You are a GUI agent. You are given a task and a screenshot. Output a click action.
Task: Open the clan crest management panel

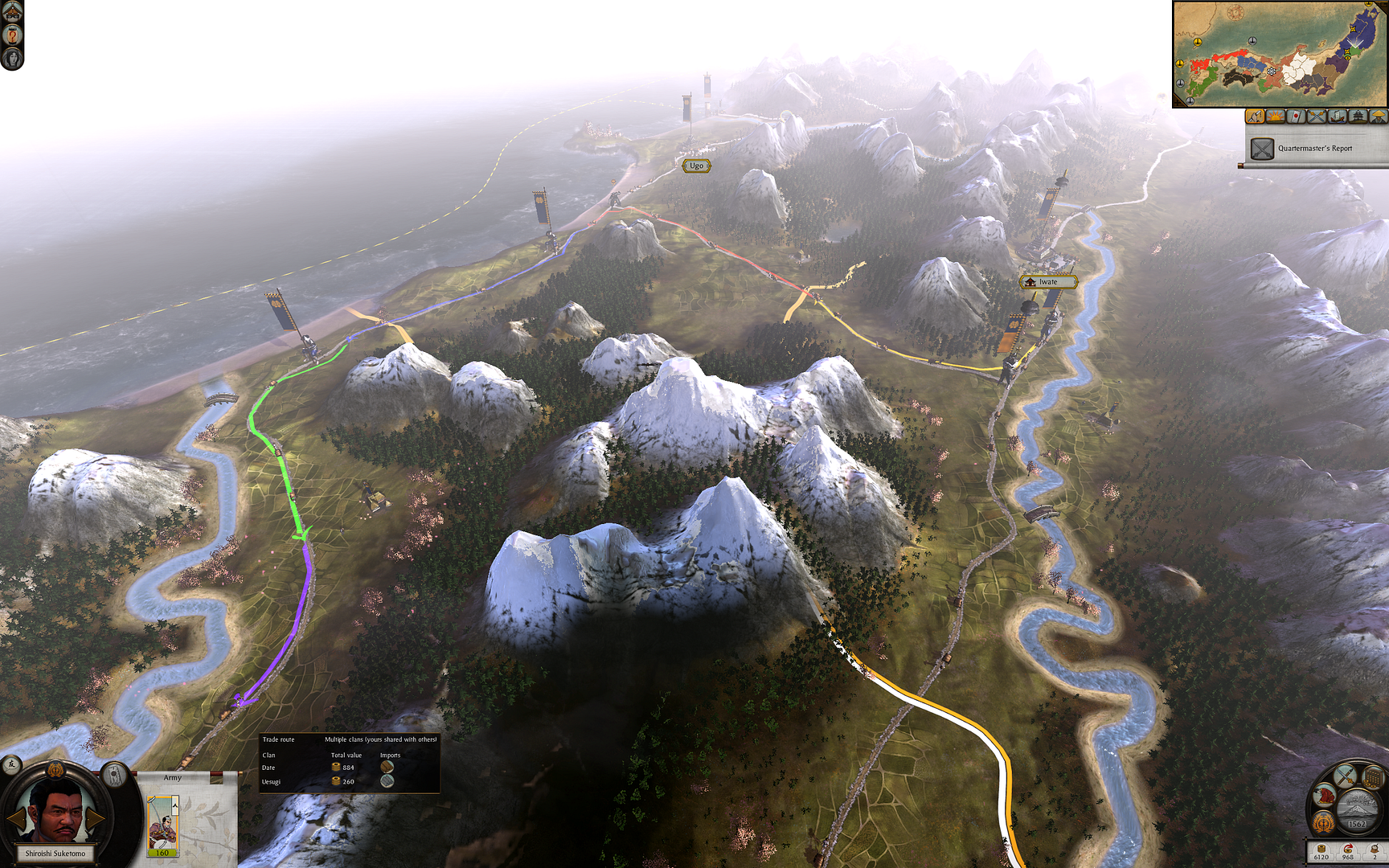click(x=1324, y=822)
